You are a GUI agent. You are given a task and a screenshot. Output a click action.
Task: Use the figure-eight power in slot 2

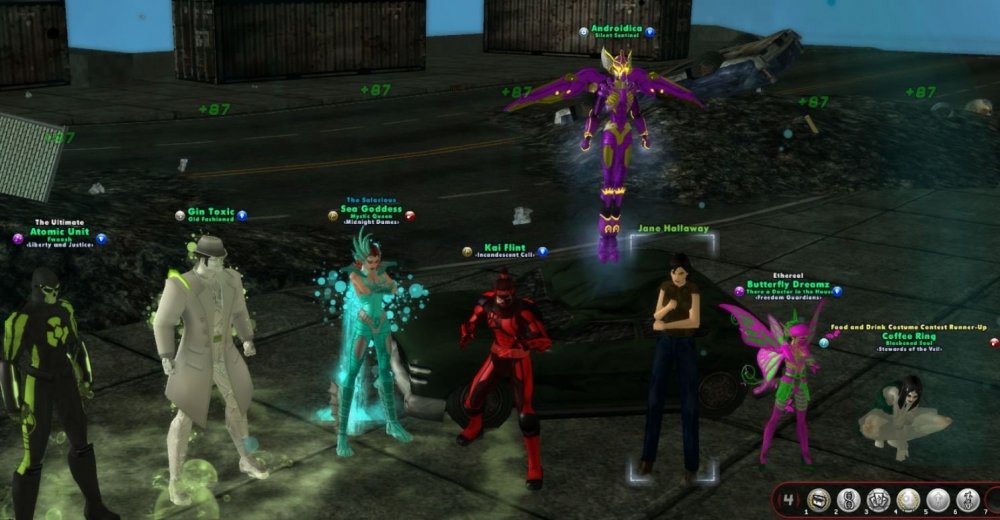[849, 499]
